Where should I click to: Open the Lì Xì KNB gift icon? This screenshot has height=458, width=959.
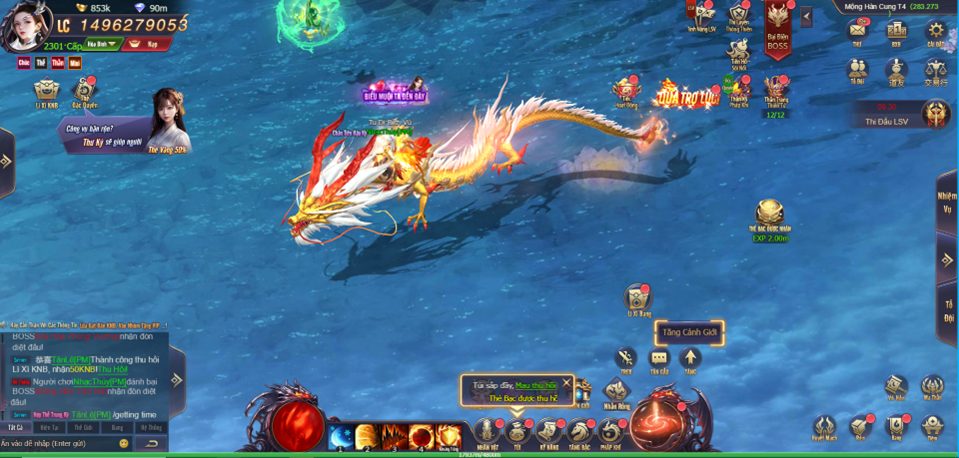[x=47, y=91]
